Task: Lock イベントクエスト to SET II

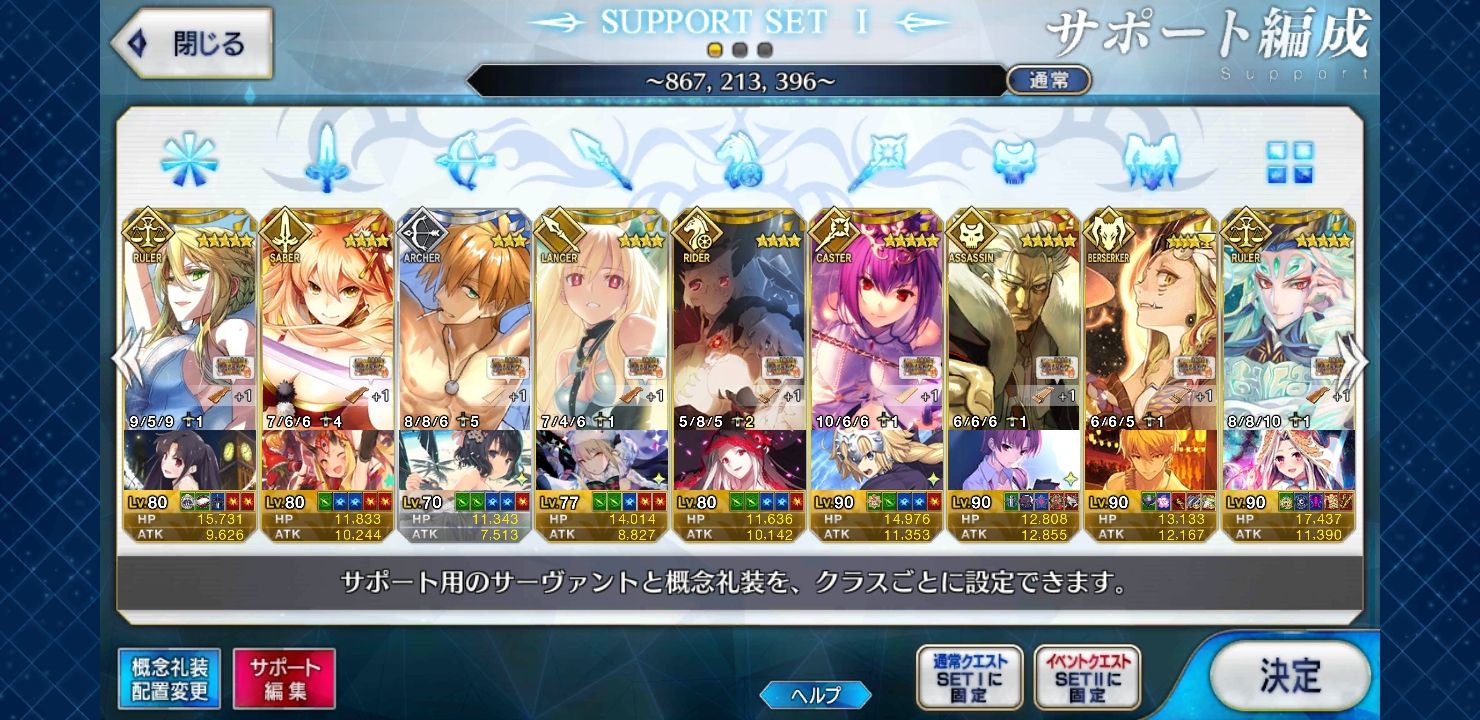Action: tap(1087, 677)
